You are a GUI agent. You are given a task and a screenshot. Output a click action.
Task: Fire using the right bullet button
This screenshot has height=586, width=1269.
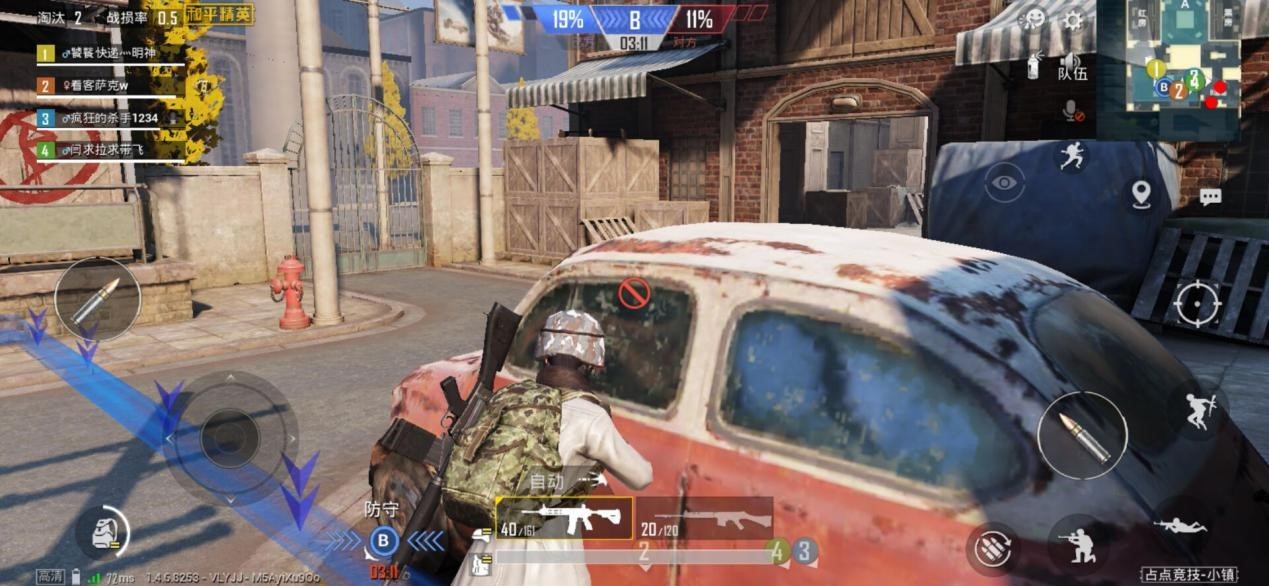(1082, 436)
